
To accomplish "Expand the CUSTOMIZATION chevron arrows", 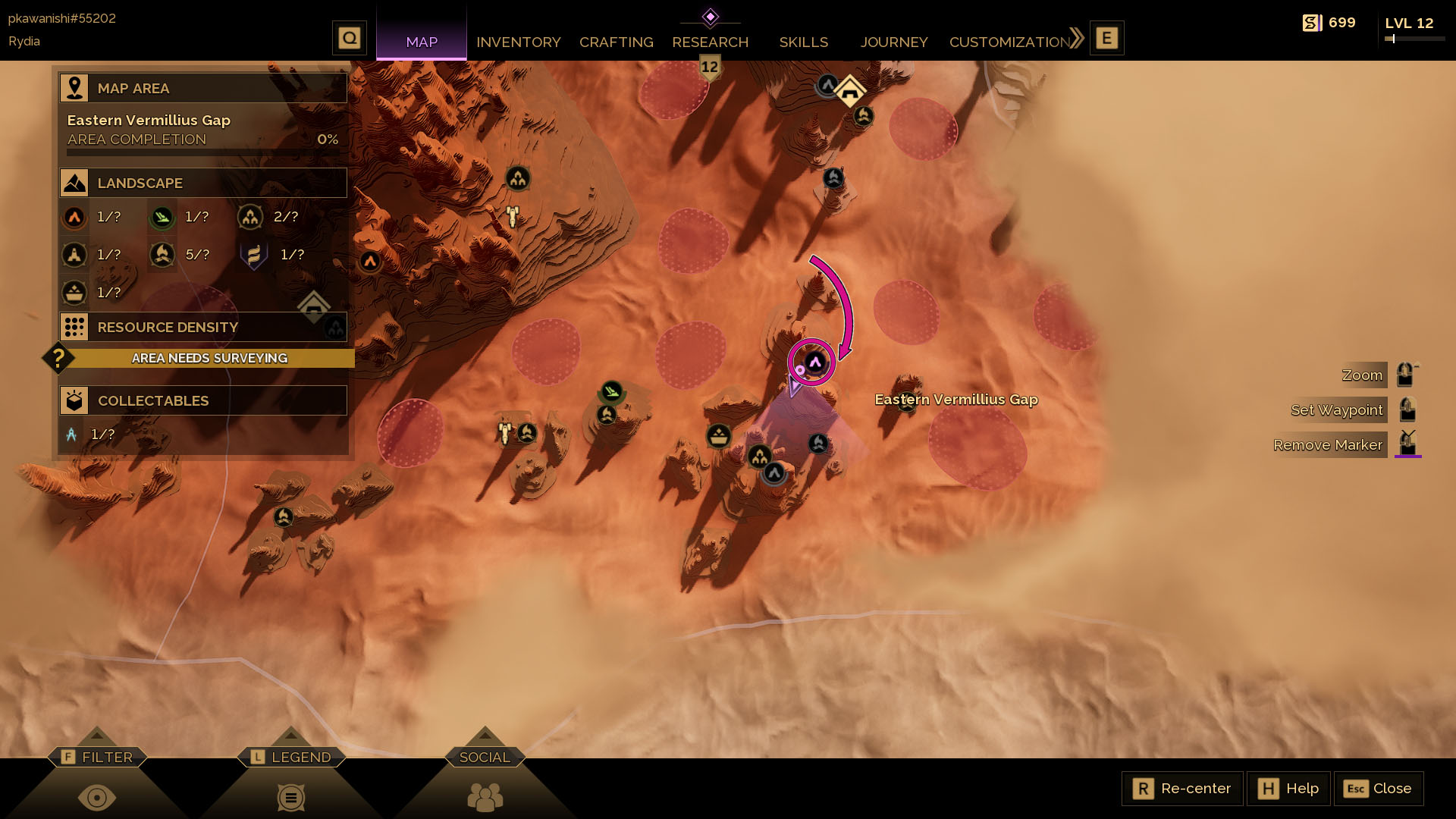I will [1075, 36].
